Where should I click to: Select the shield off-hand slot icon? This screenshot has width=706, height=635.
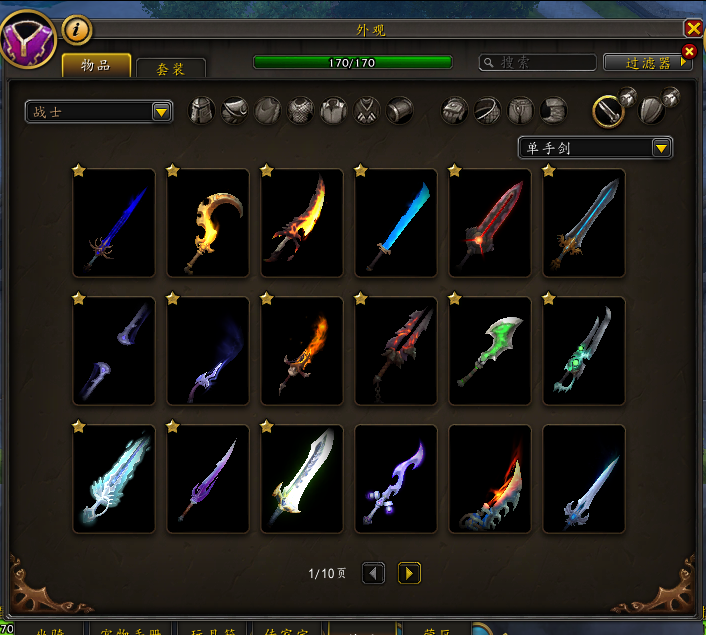pyautogui.click(x=651, y=110)
